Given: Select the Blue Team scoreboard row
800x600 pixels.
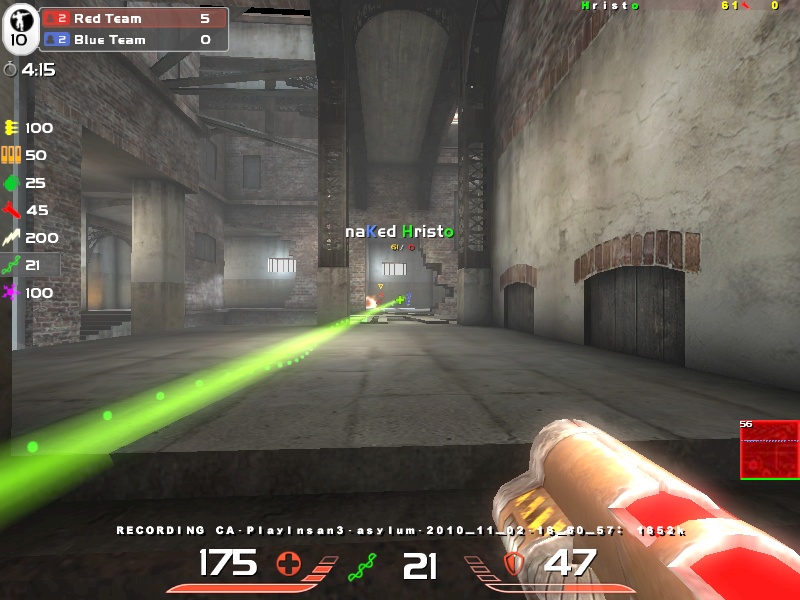Looking at the screenshot, I should [134, 40].
